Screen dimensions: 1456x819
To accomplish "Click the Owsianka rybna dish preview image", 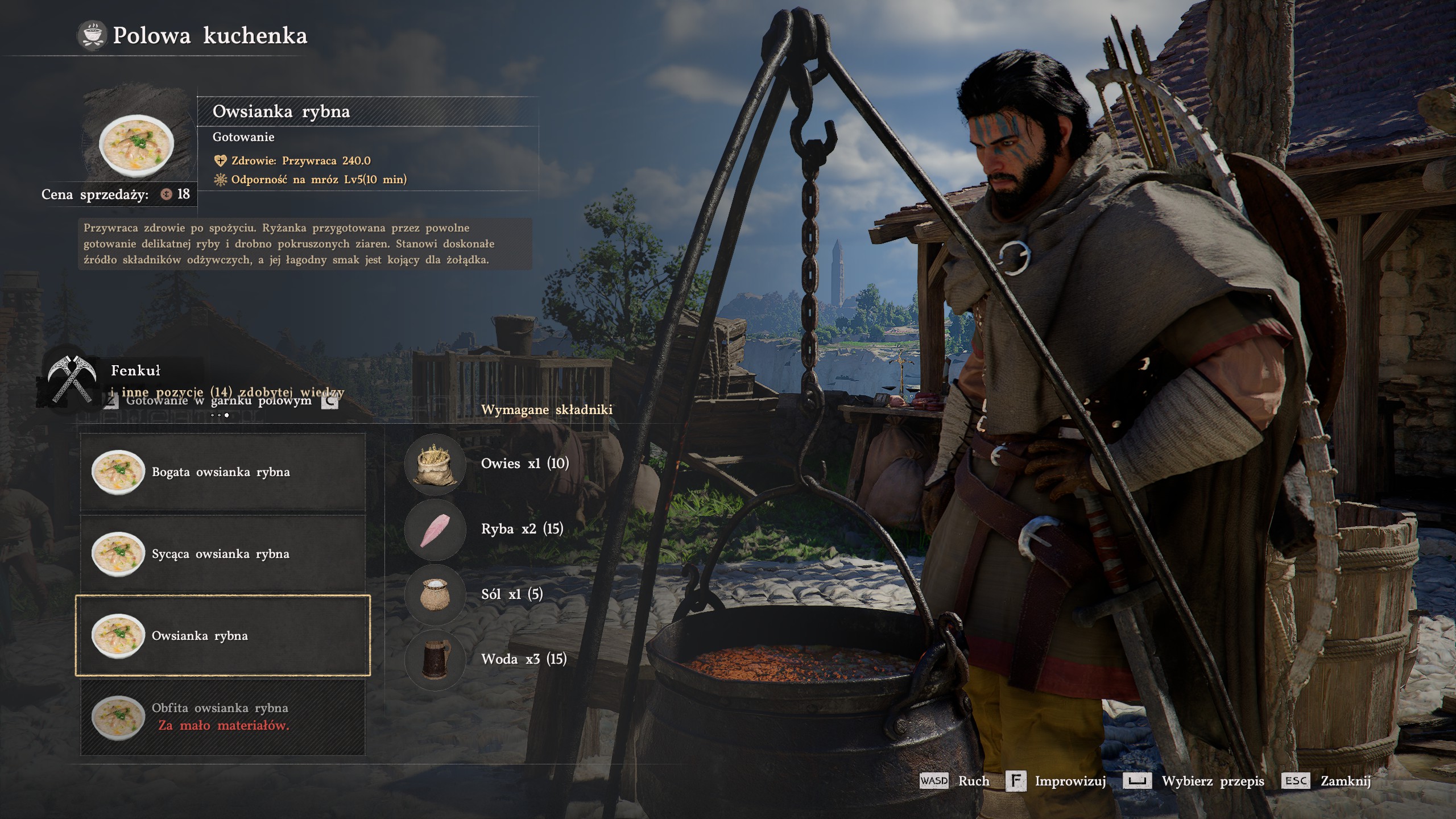I will [136, 146].
